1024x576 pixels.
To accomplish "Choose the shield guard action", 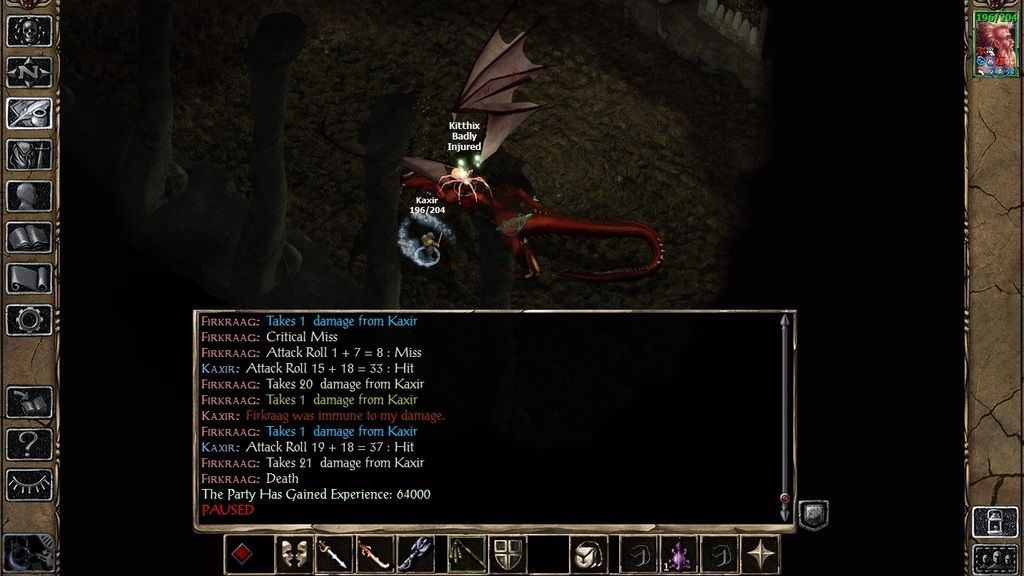I will coord(506,554).
